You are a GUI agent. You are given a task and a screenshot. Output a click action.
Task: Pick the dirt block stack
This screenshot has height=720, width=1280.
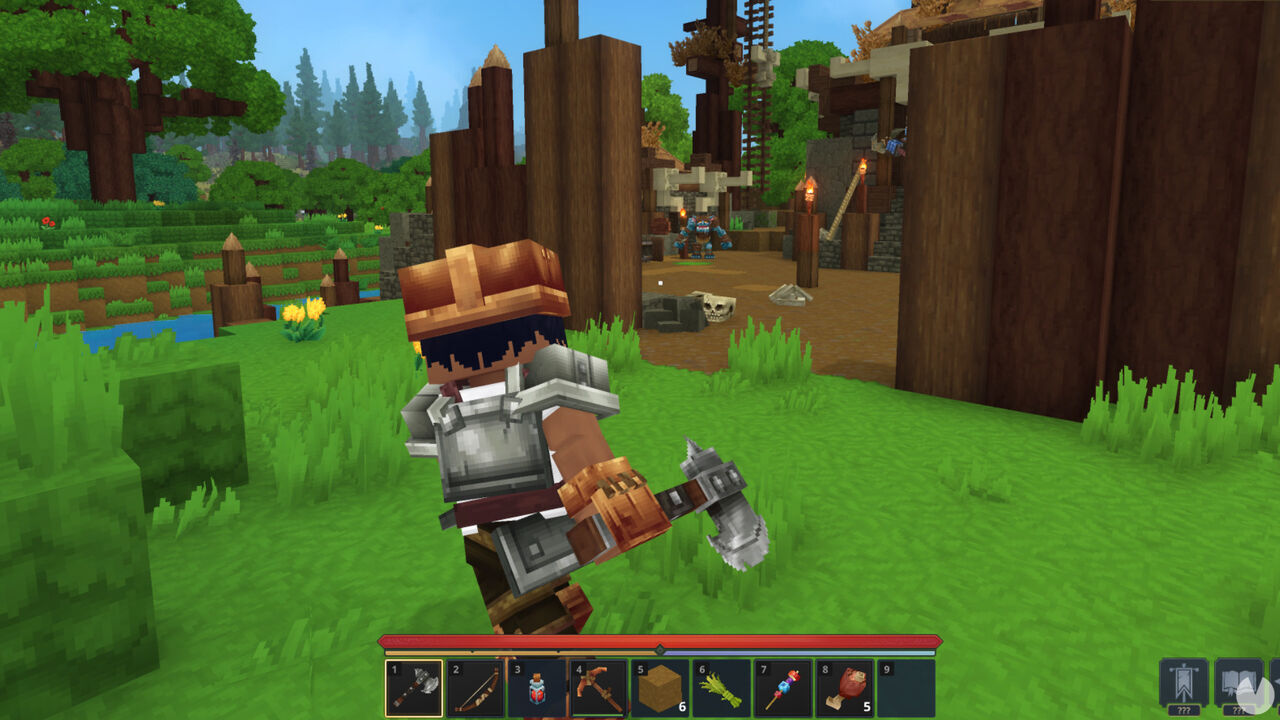click(x=660, y=688)
